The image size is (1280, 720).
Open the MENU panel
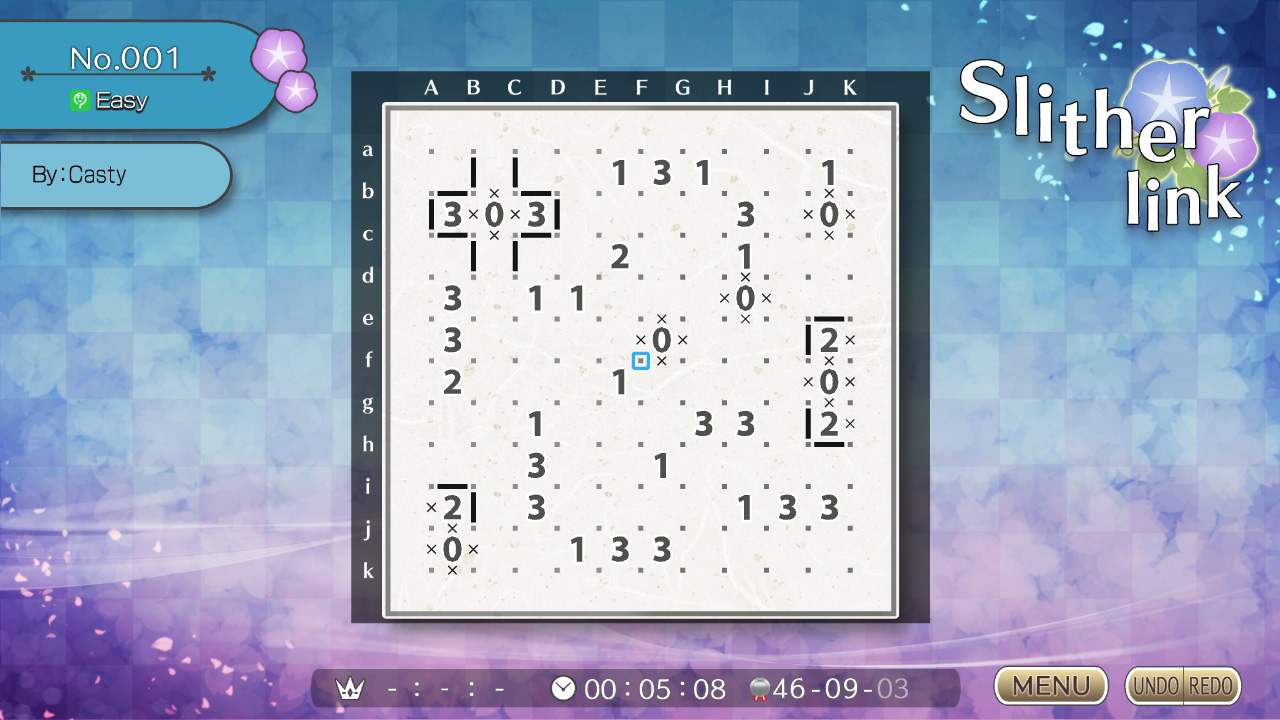(x=1049, y=686)
